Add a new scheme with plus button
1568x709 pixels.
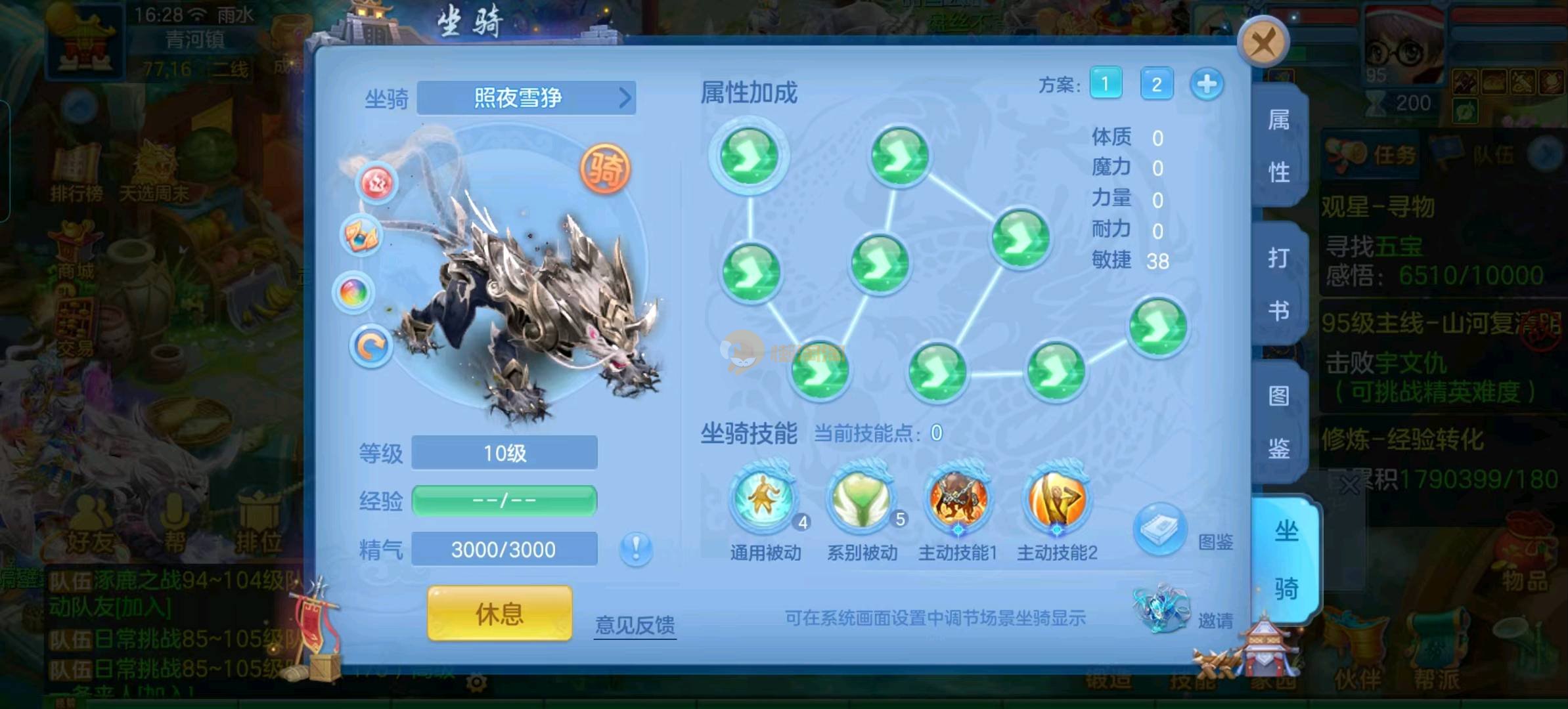pos(1206,85)
